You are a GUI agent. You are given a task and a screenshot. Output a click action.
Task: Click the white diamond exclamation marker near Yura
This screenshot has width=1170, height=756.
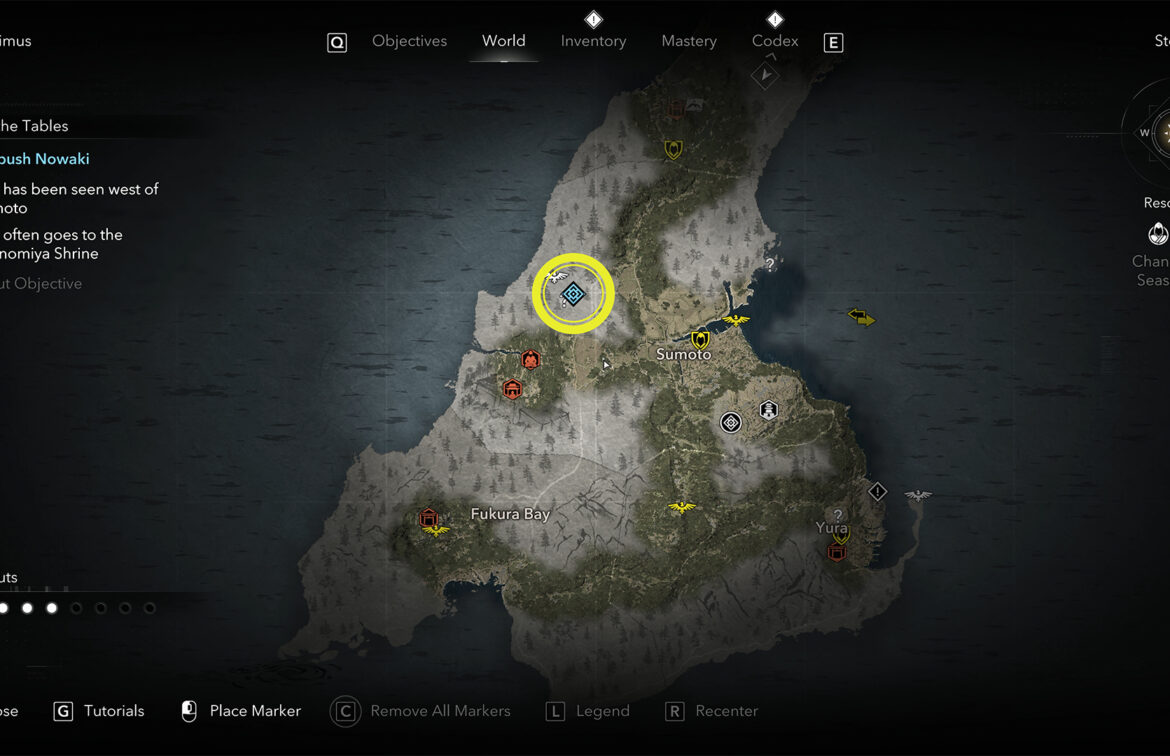pos(877,491)
